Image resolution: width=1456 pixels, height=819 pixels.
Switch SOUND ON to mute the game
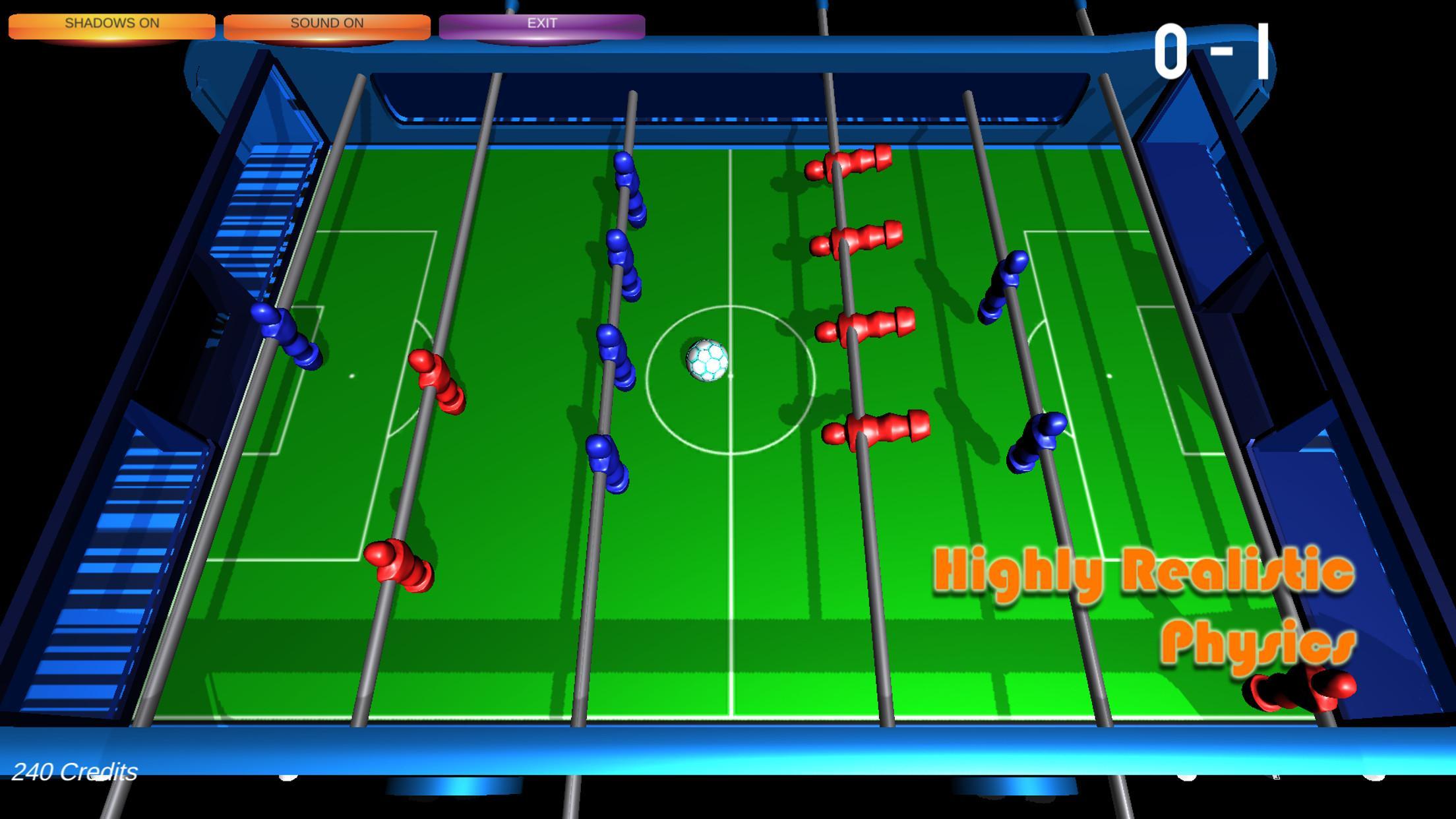(x=328, y=22)
